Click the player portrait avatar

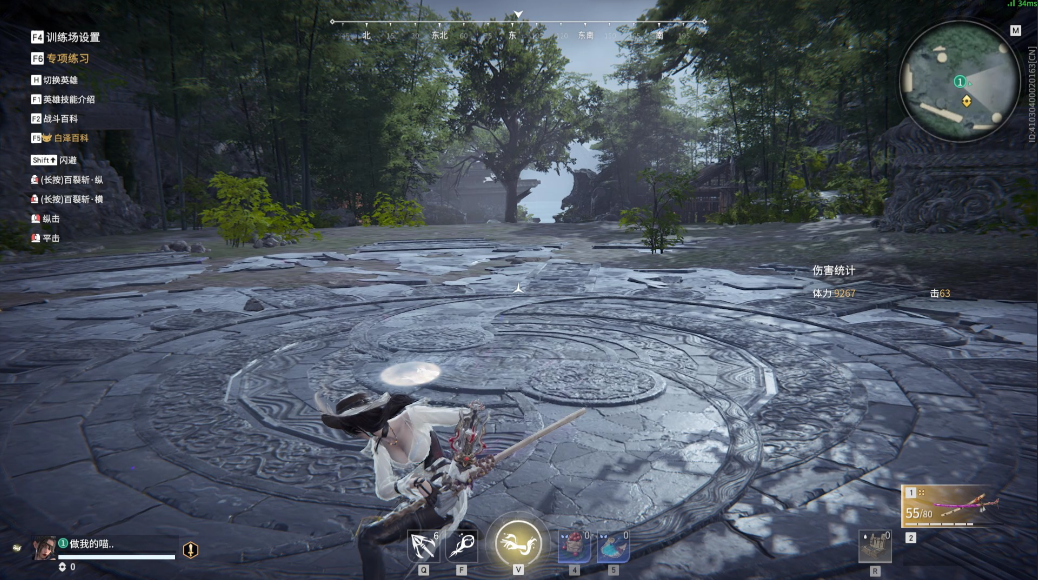click(x=44, y=548)
